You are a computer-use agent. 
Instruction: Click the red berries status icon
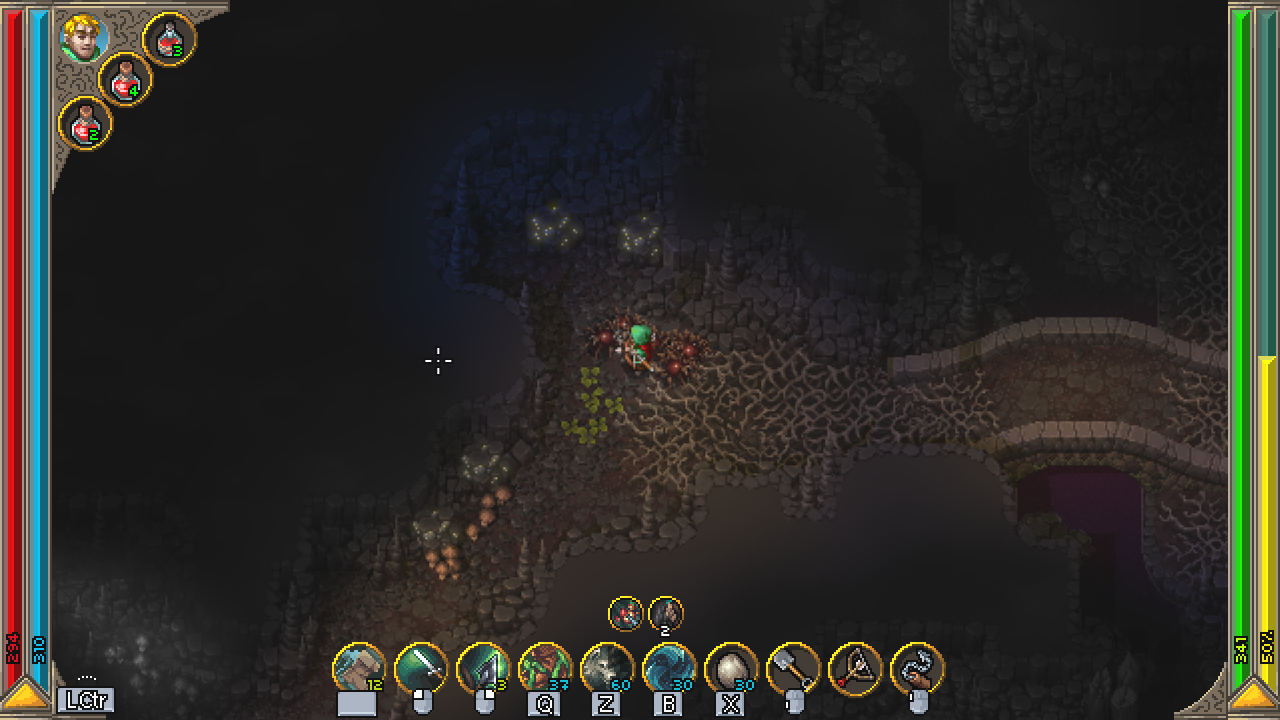(x=626, y=613)
